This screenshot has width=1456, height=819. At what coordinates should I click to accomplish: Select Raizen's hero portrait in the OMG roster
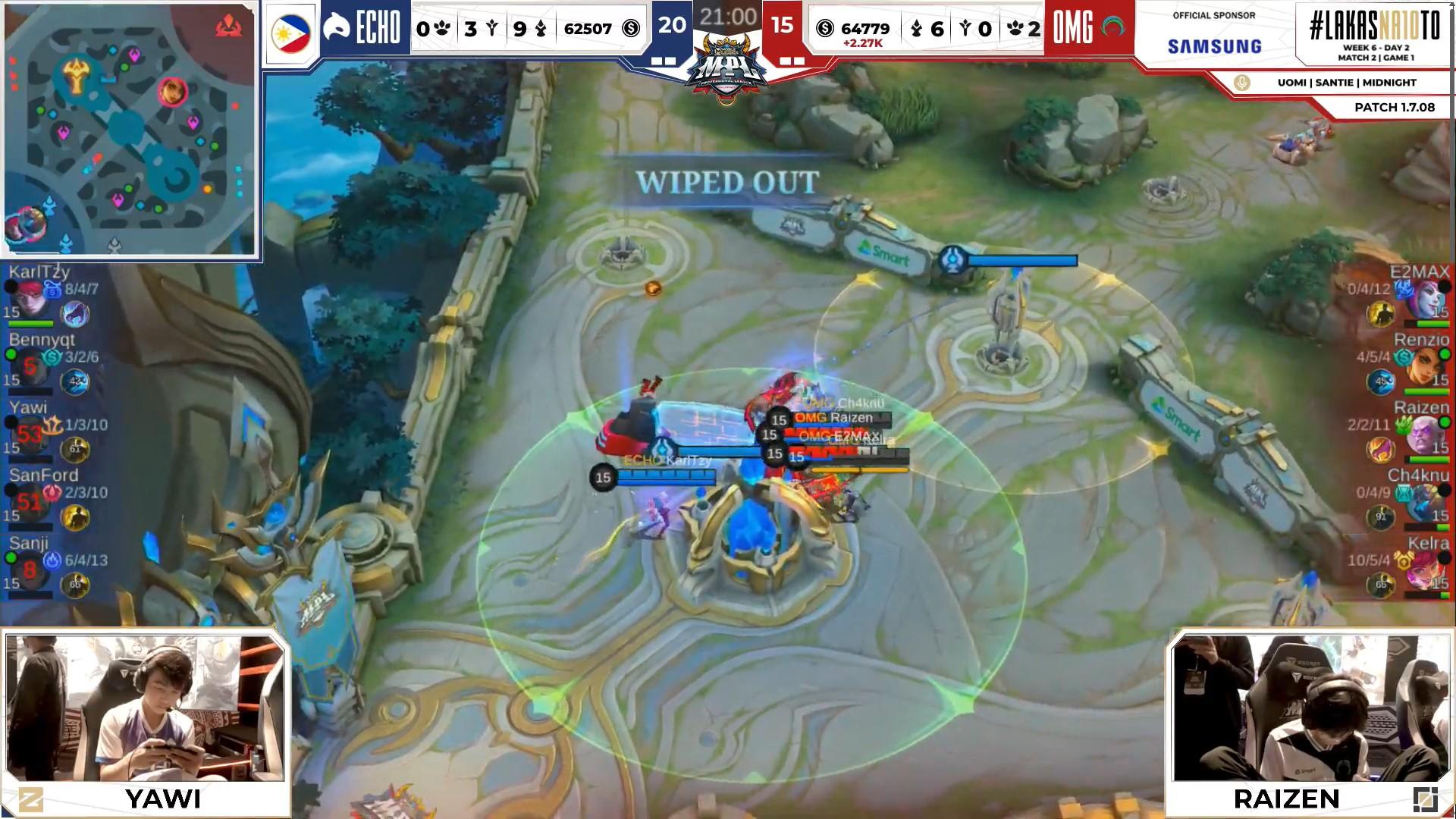[1426, 437]
